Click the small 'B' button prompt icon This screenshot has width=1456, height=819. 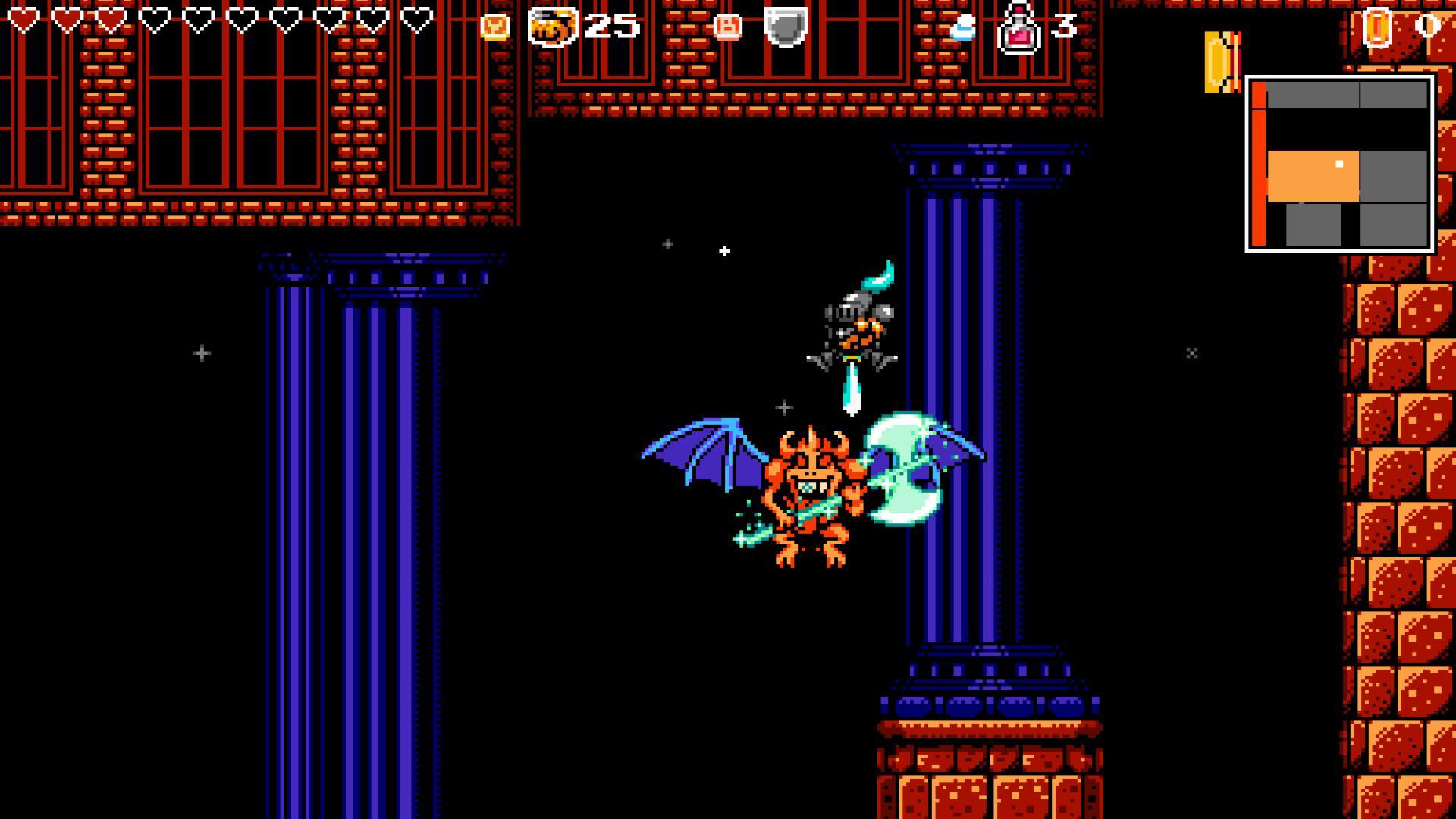728,25
